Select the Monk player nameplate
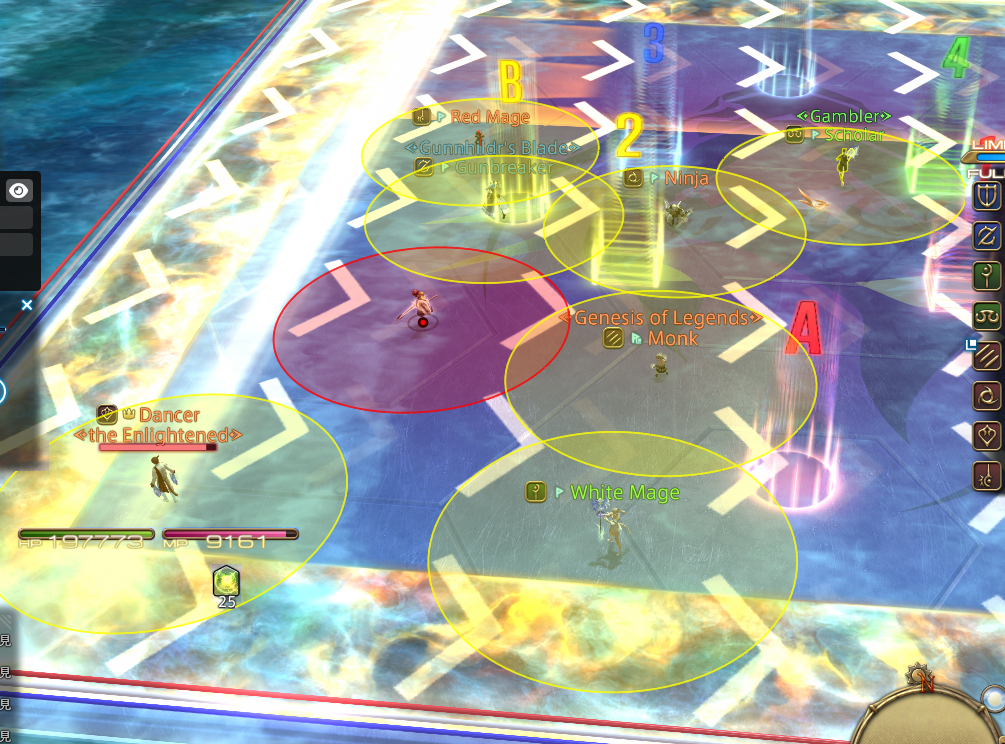 coord(672,339)
